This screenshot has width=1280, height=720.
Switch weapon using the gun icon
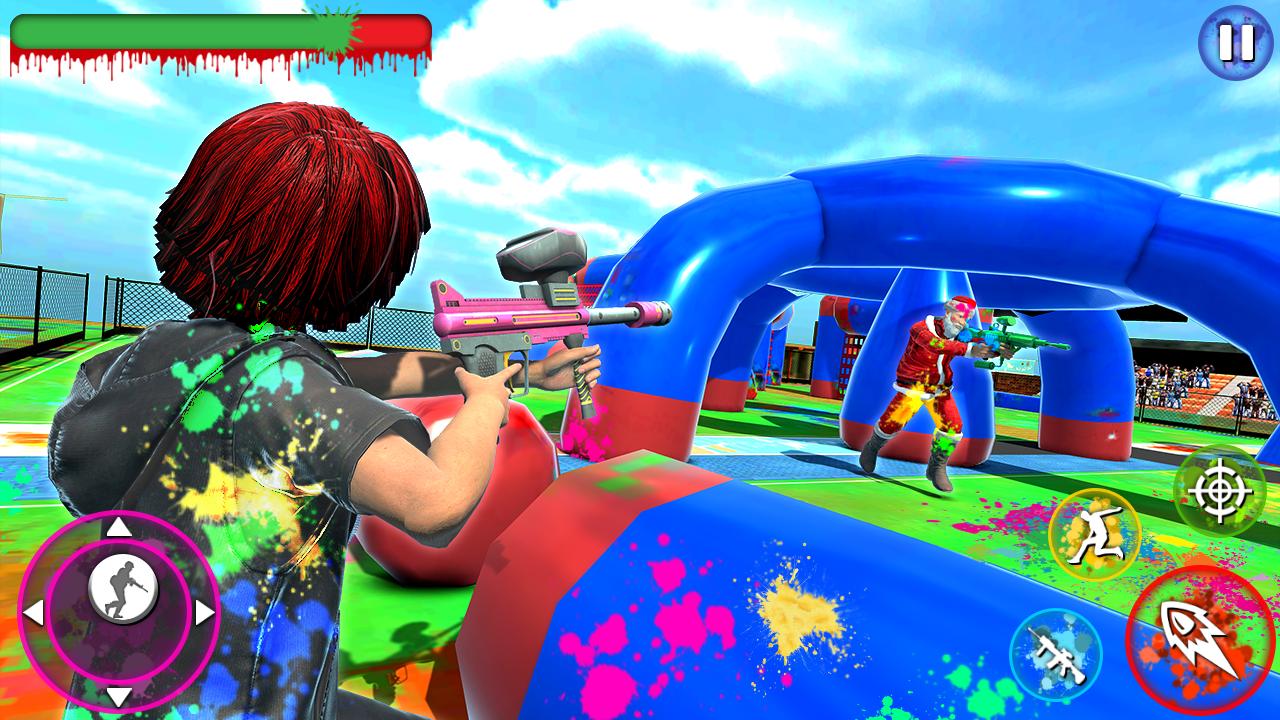(x=1055, y=654)
